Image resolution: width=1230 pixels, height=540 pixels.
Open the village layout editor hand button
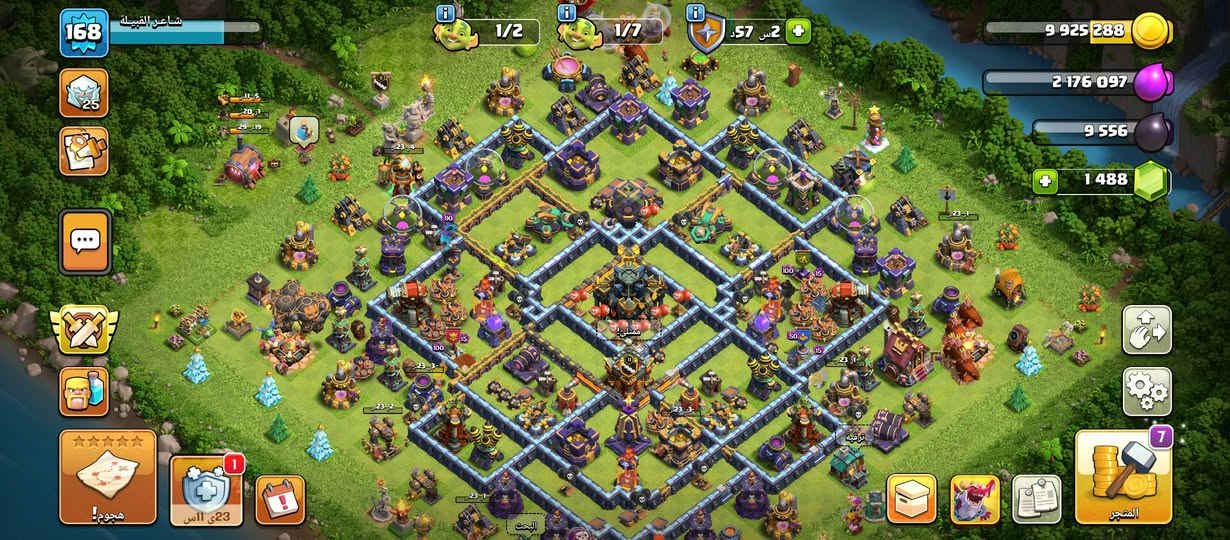pos(1147,330)
